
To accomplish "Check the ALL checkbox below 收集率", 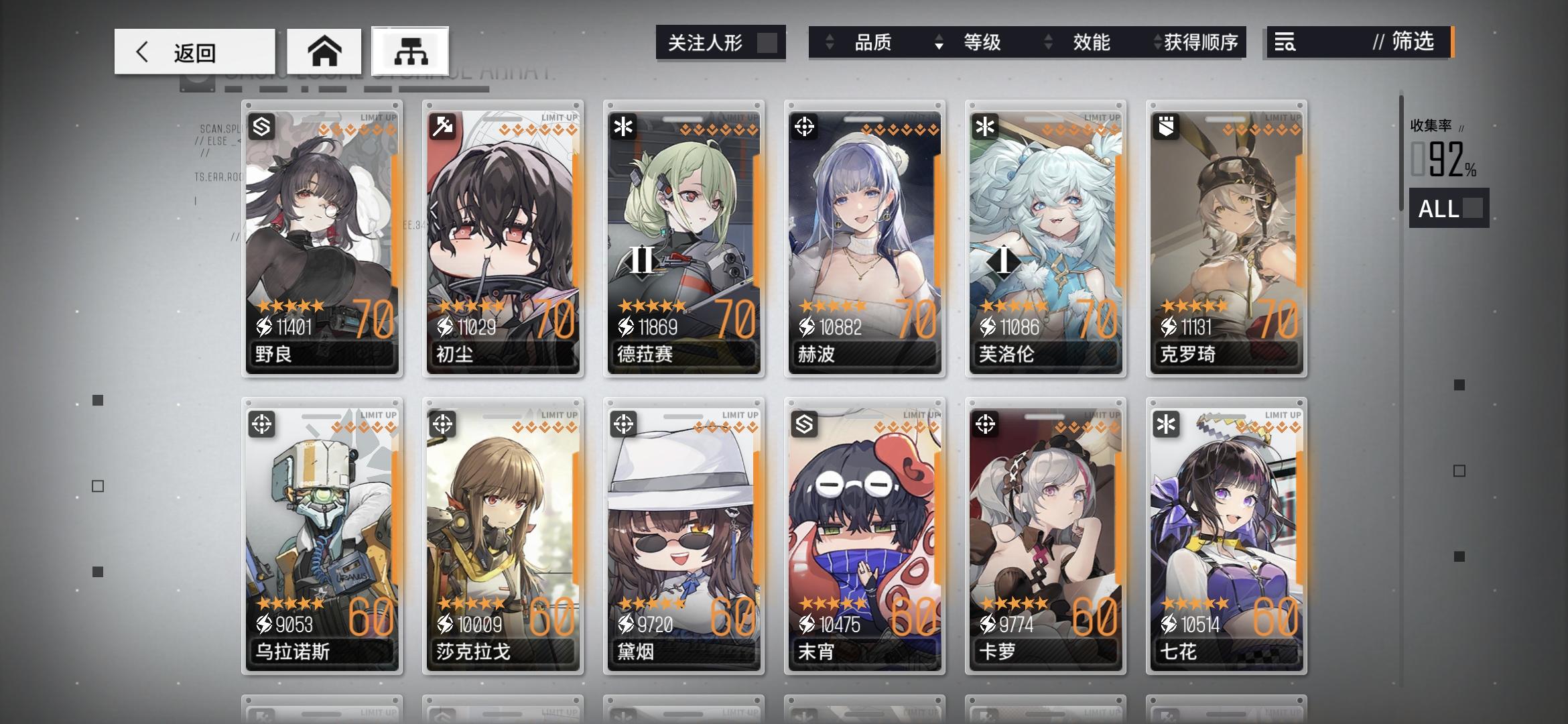I will click(x=1474, y=210).
